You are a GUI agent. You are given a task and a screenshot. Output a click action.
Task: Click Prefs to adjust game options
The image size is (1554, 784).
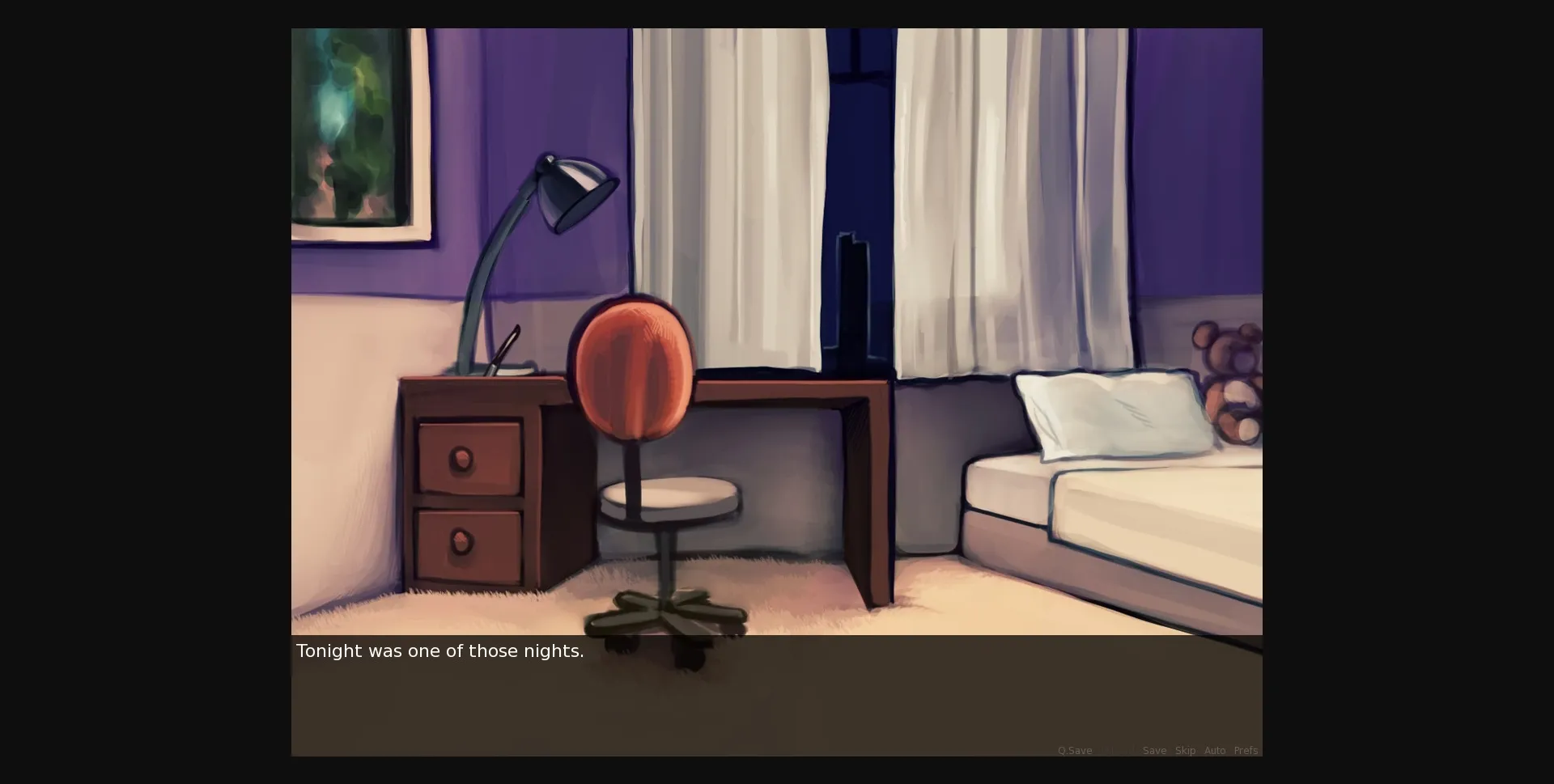(x=1246, y=751)
